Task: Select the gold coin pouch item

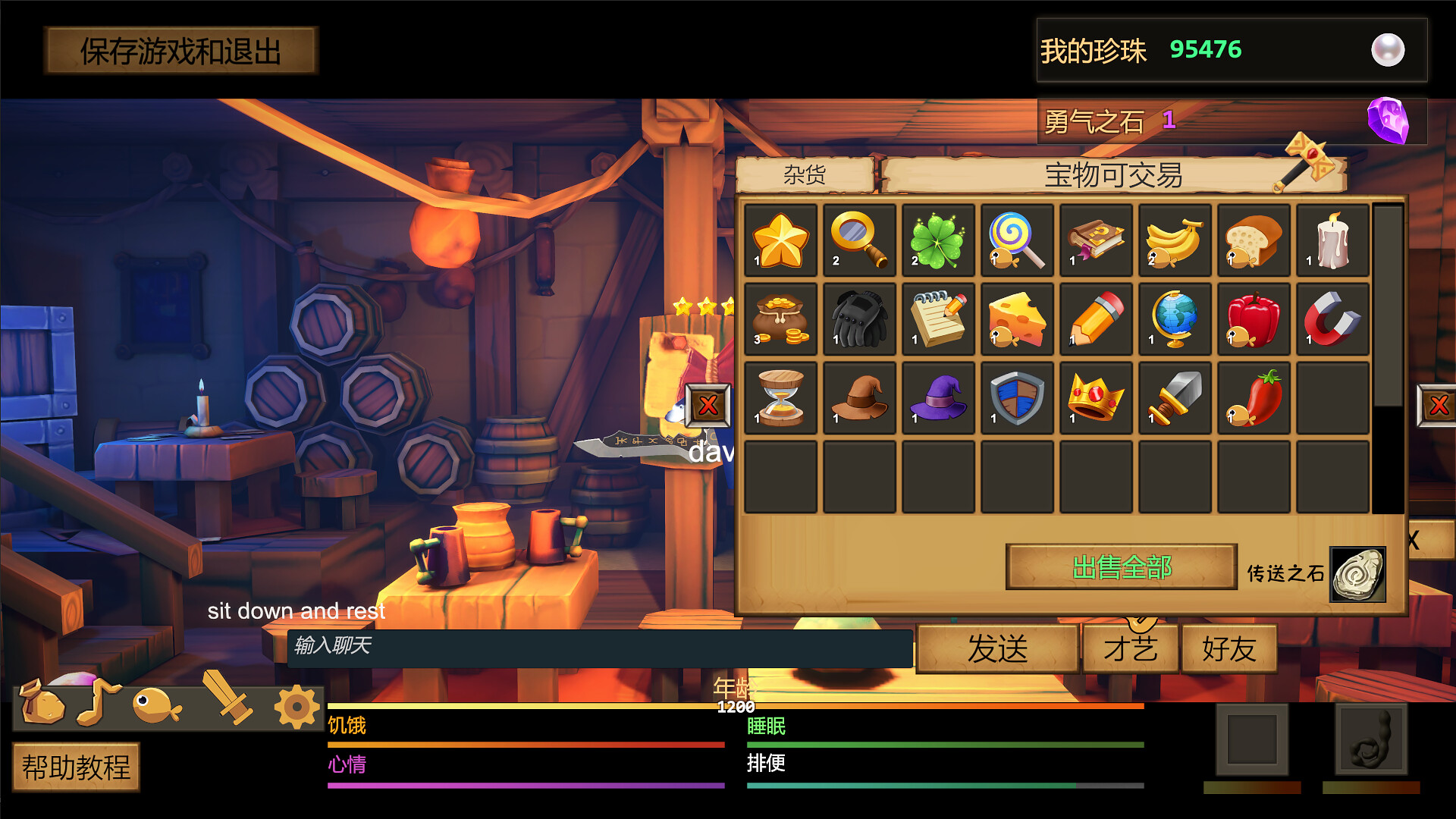Action: [x=781, y=320]
